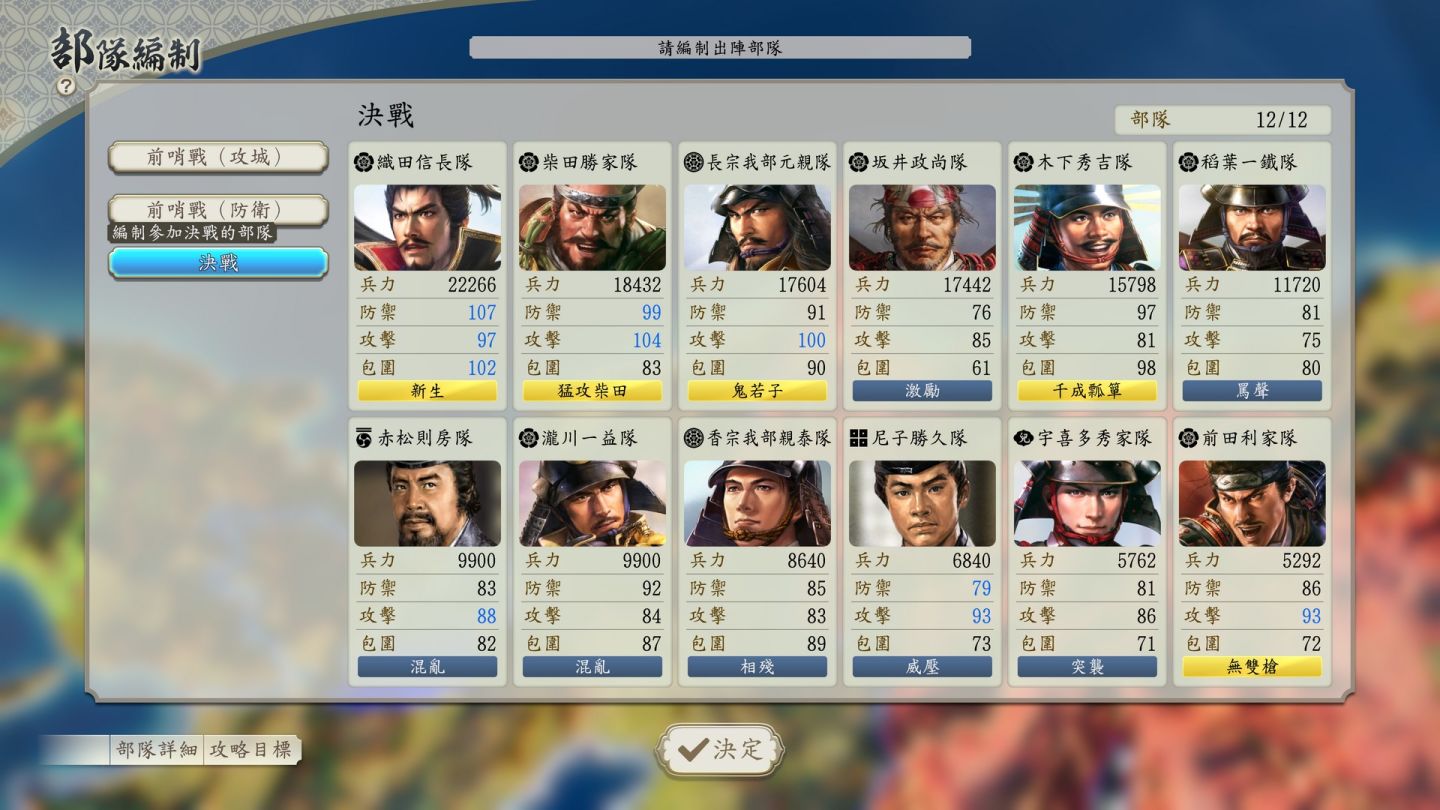Screen dimensions: 1440x810
Task: Show 攻略目標 objectives
Action: tap(251, 750)
